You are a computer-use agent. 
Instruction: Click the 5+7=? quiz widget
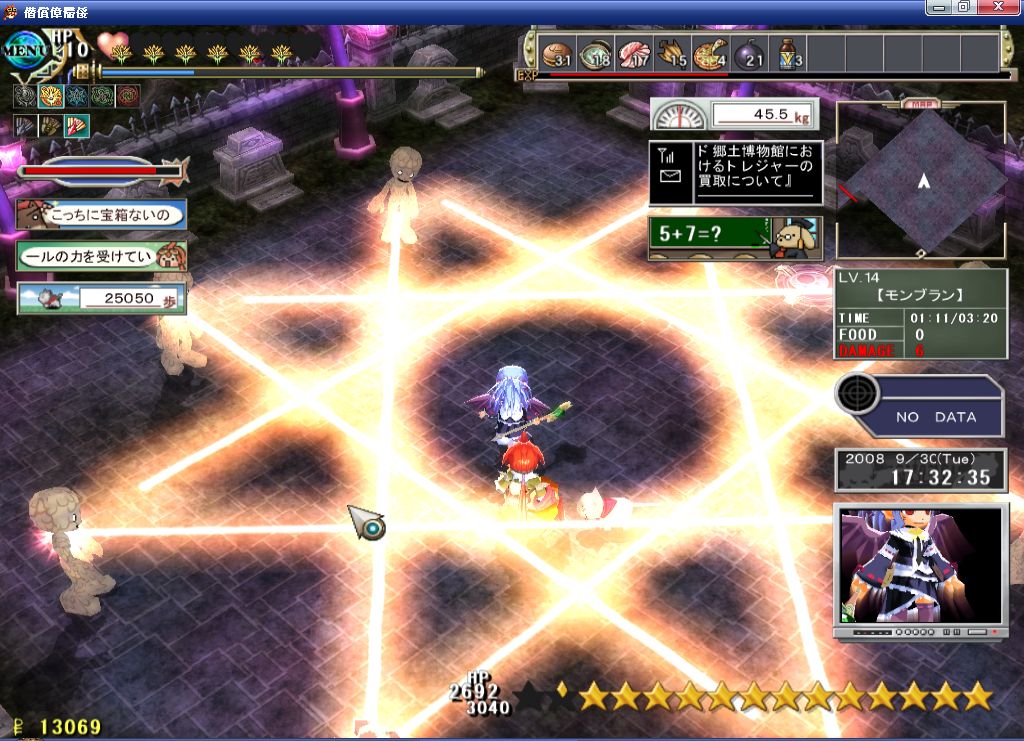click(x=735, y=238)
